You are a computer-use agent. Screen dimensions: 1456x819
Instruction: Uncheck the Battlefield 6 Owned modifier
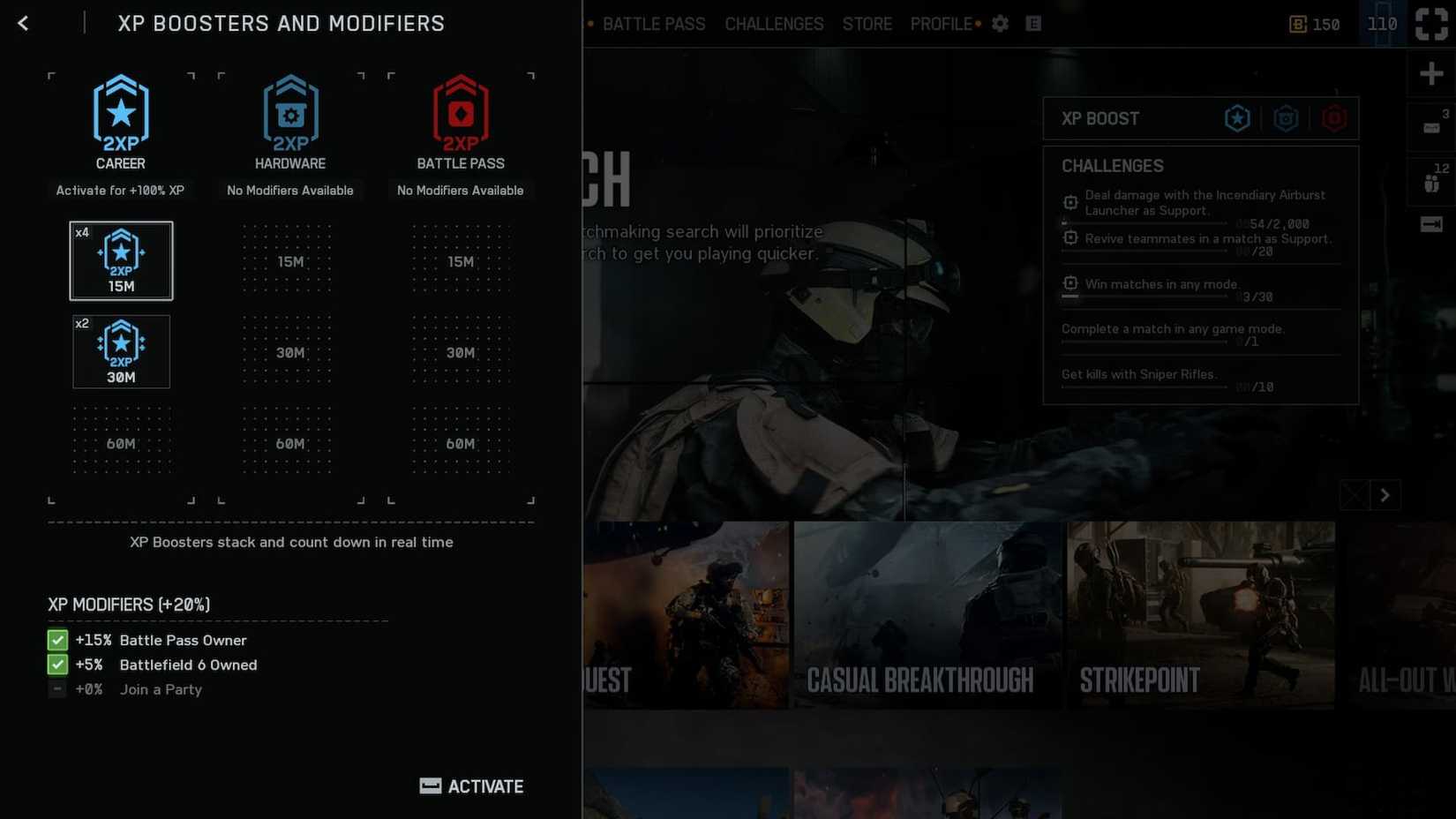click(x=56, y=665)
